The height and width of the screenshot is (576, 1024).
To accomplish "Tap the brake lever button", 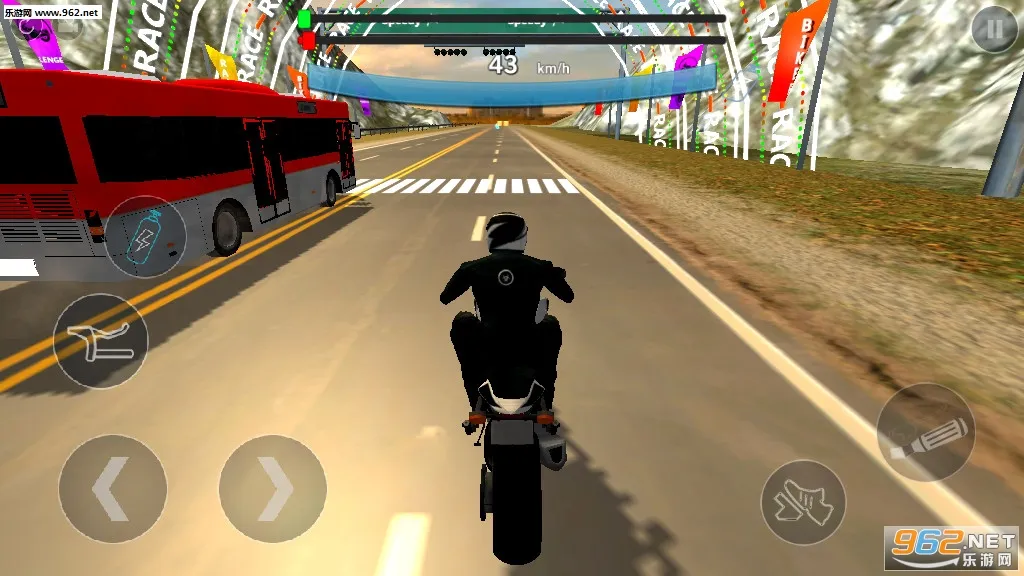I will click(x=100, y=341).
